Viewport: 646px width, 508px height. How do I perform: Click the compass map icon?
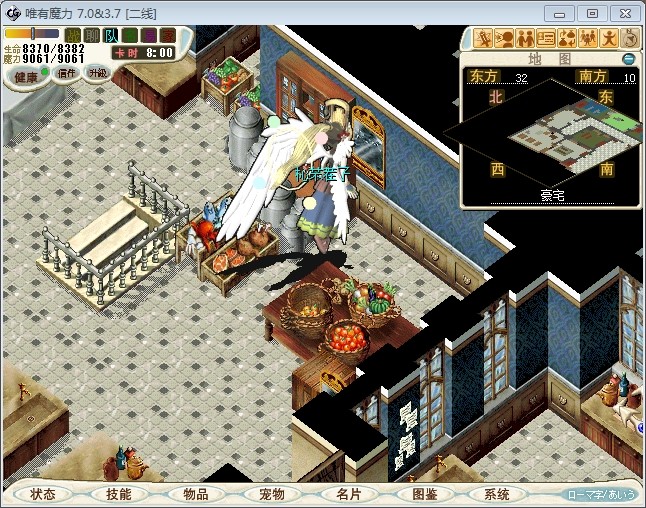[x=630, y=39]
